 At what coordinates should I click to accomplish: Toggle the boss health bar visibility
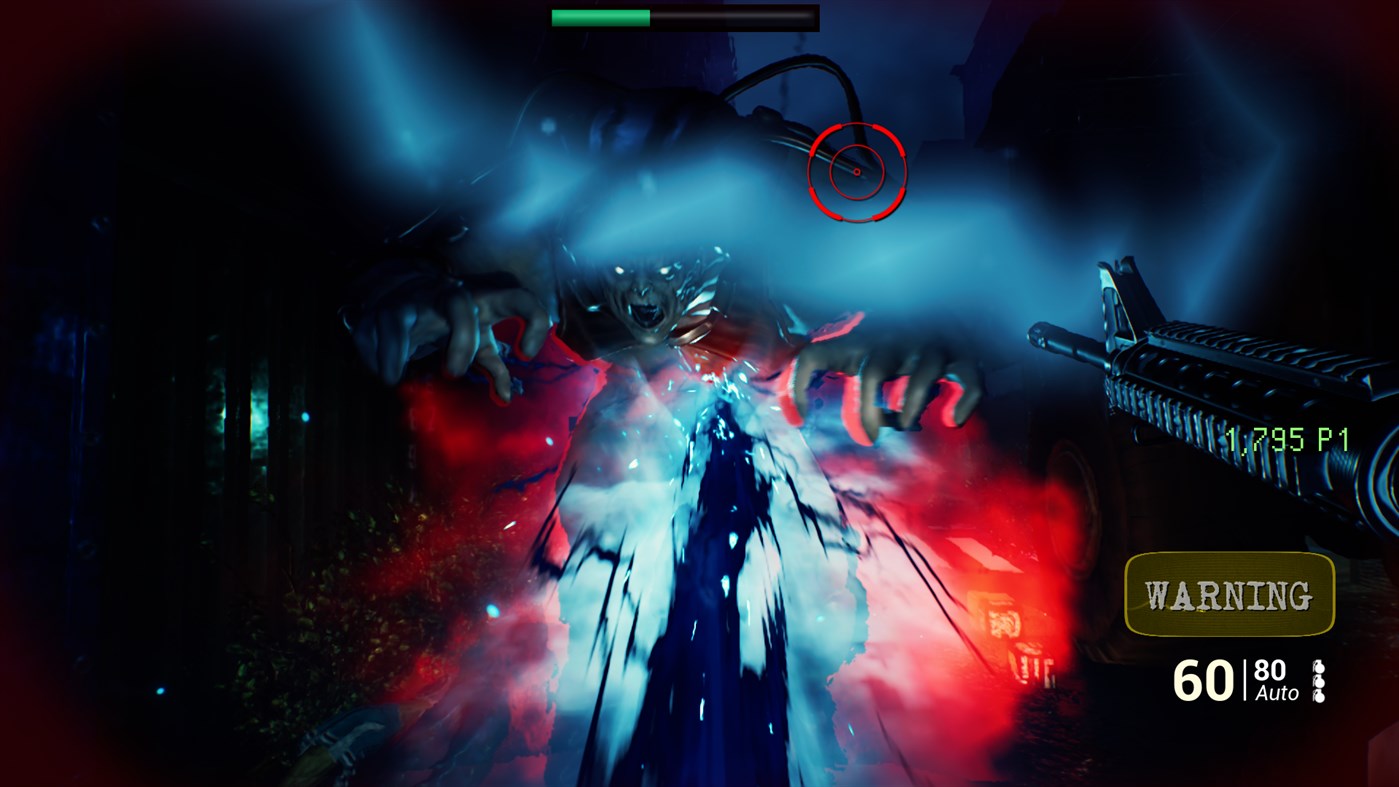click(683, 17)
